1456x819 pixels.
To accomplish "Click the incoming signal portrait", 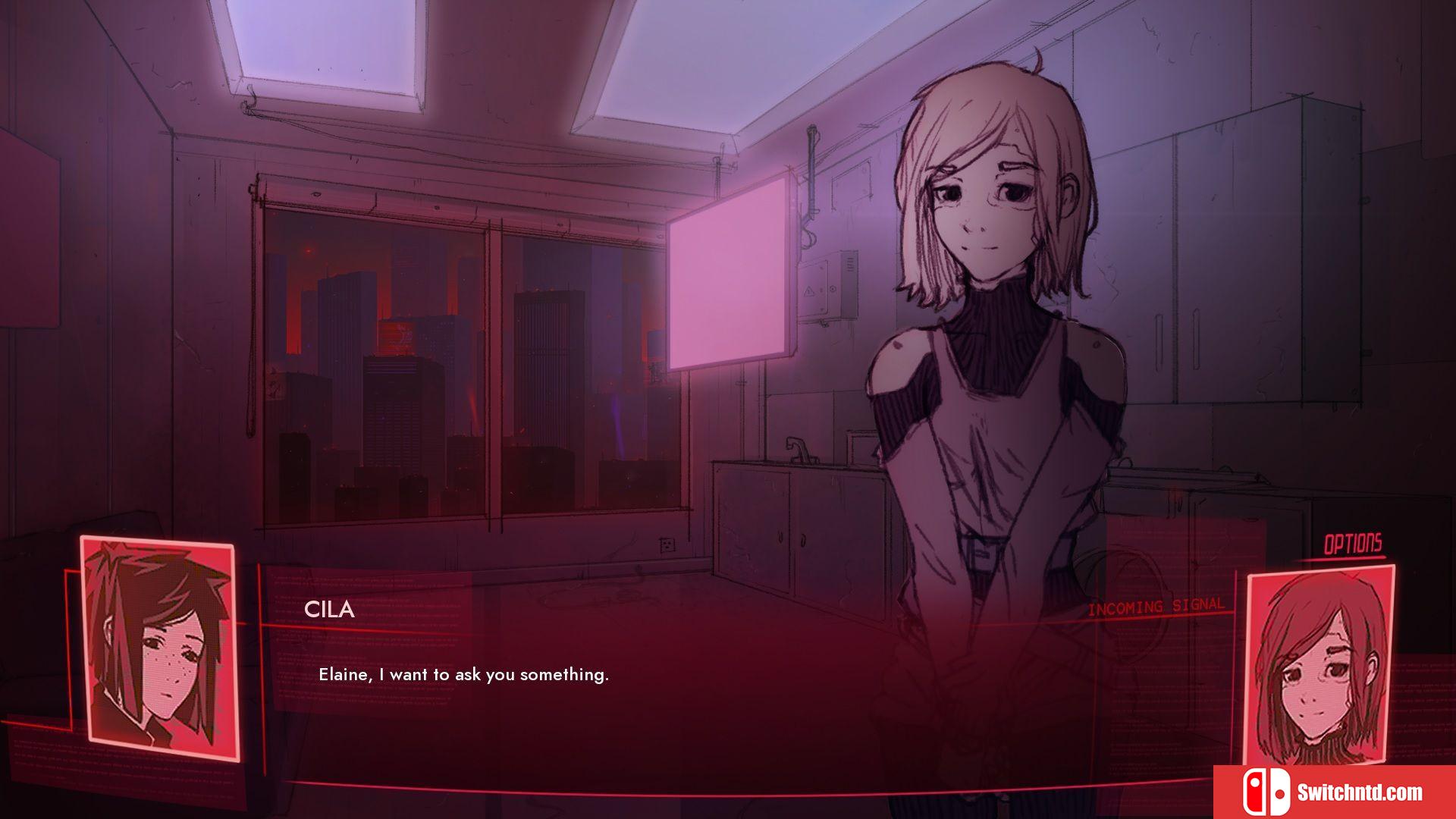I will pos(1320,665).
